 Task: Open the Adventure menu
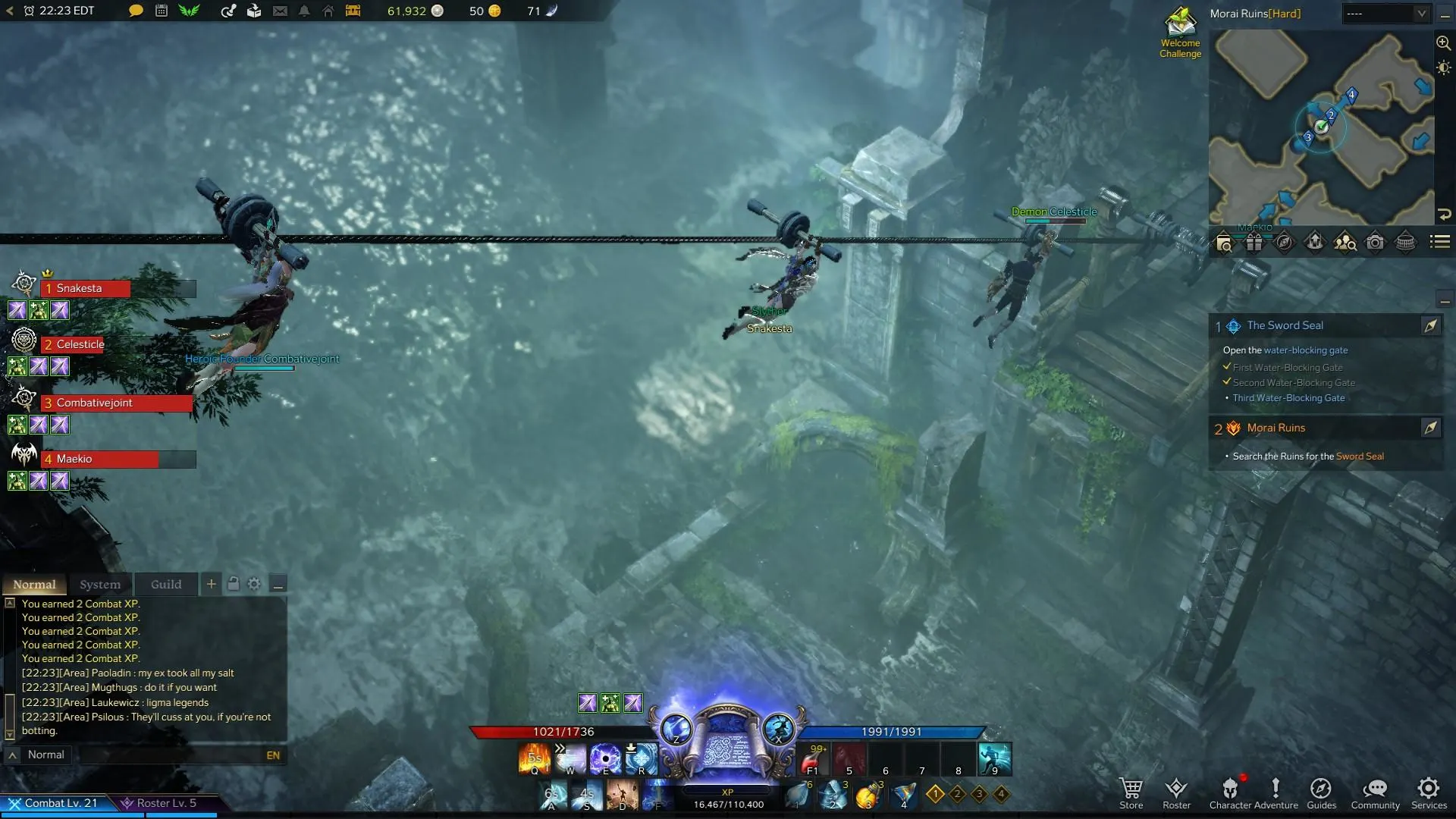tap(1276, 792)
